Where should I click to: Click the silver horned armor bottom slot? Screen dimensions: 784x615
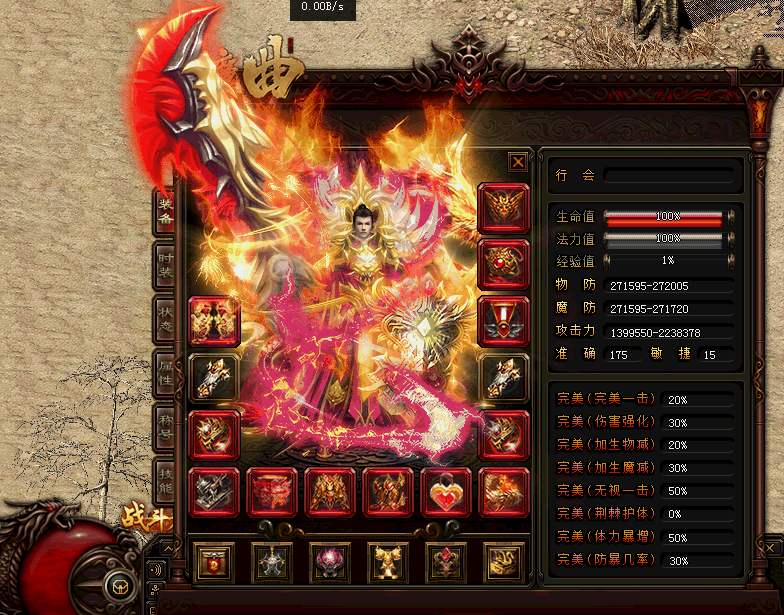click(272, 563)
